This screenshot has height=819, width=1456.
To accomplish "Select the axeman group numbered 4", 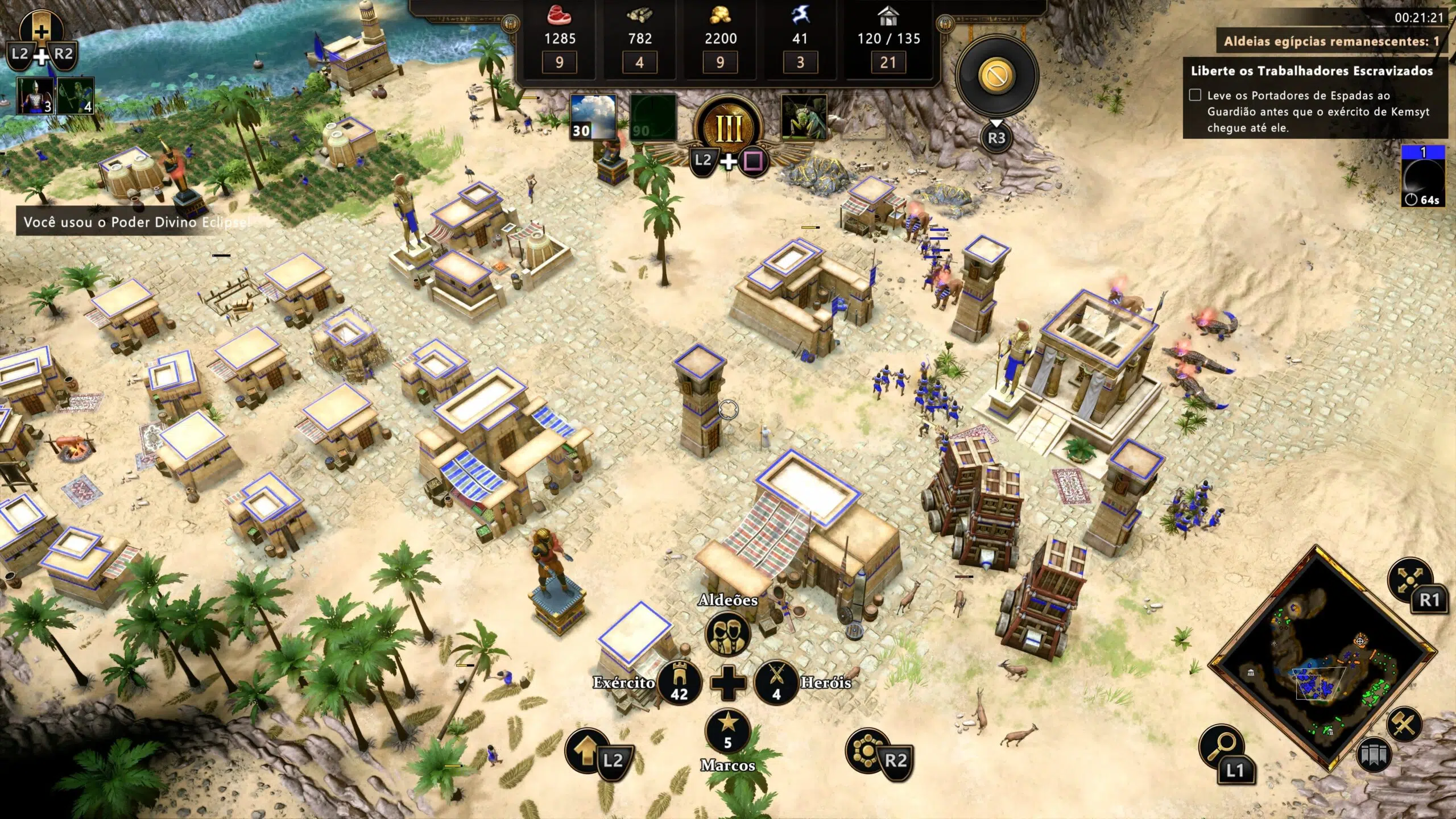I will point(75,96).
